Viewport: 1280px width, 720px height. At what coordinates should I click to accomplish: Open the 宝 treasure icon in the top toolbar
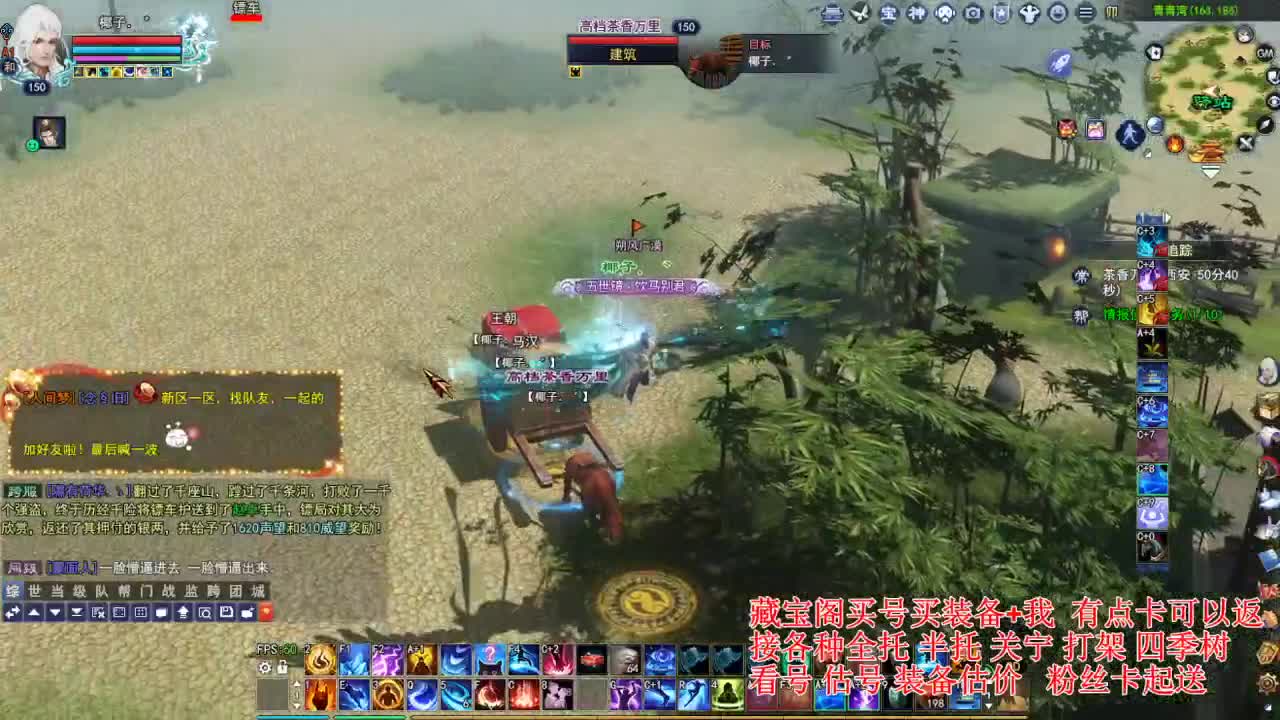pyautogui.click(x=888, y=13)
